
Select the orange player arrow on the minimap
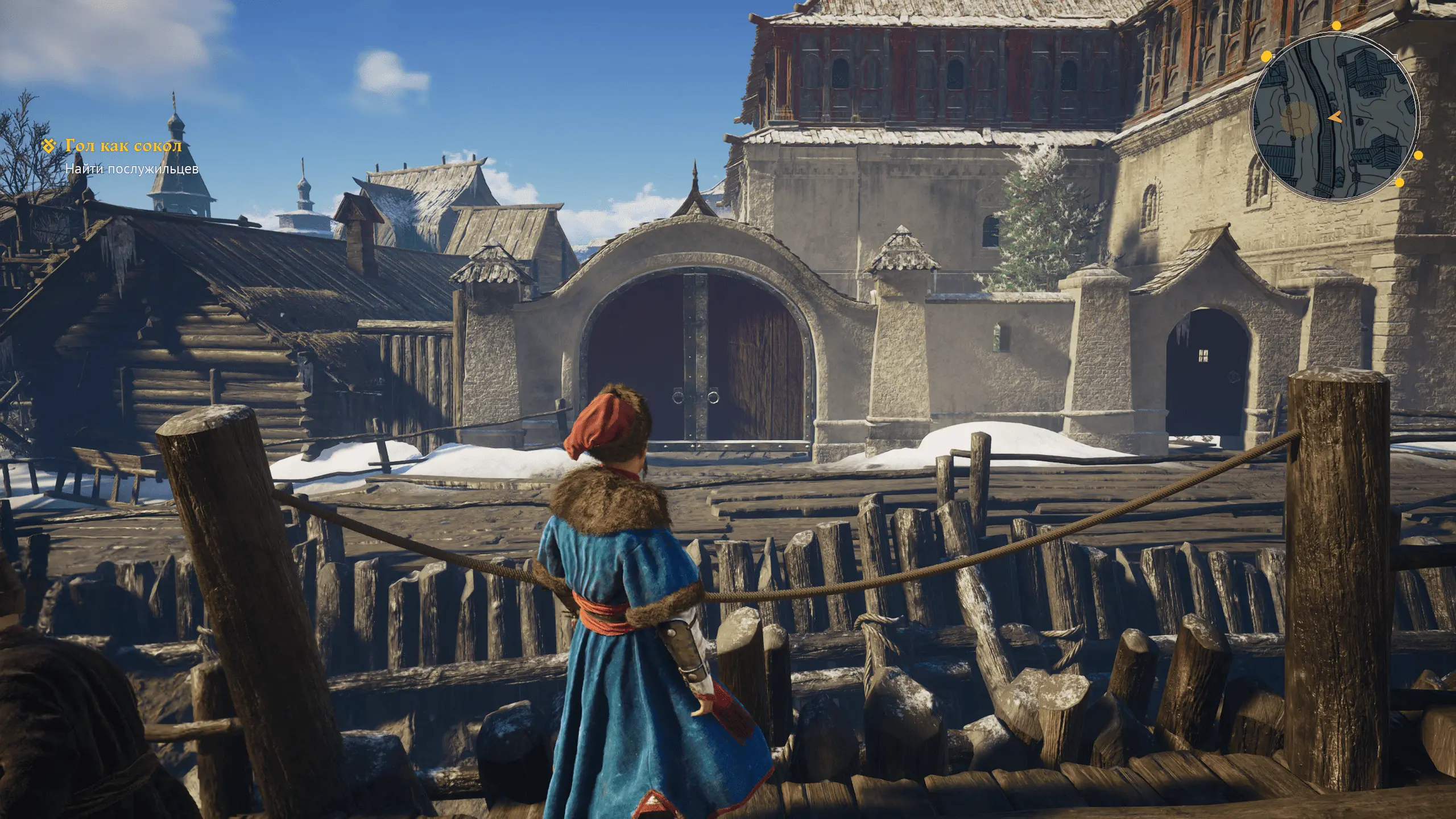tap(1335, 117)
